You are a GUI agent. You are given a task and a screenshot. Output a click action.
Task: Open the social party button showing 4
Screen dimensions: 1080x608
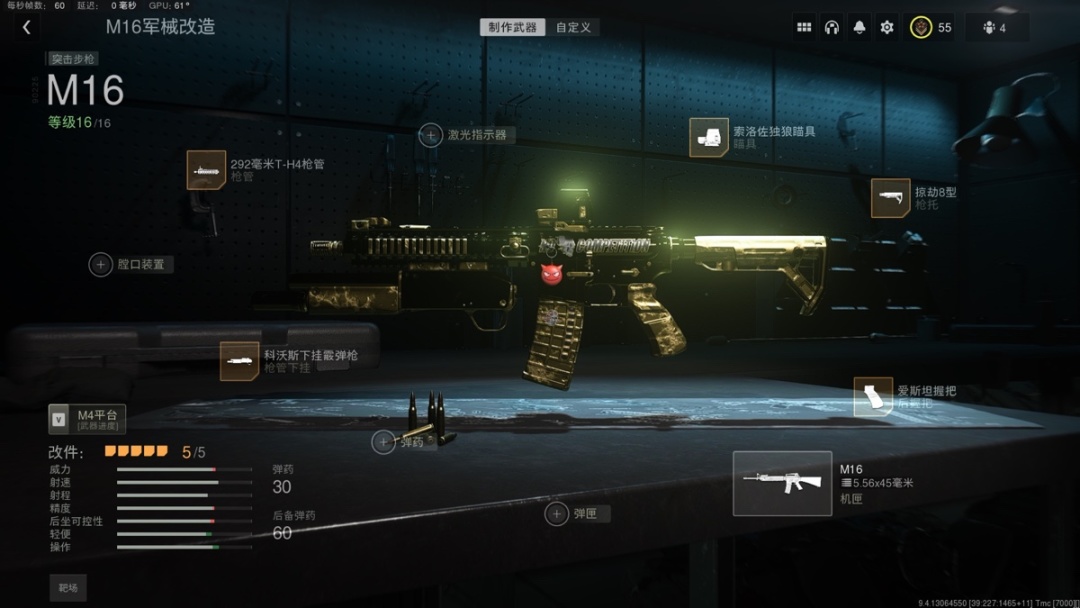994,28
